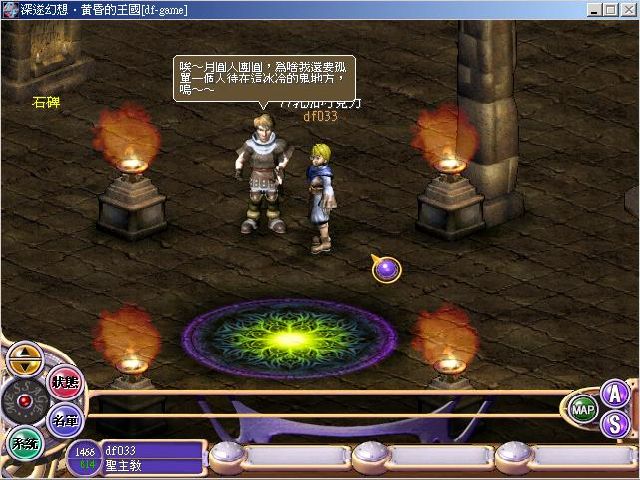Screen dimensions: 640x480
Task: Open the red 狀態 status button
Action: point(64,384)
